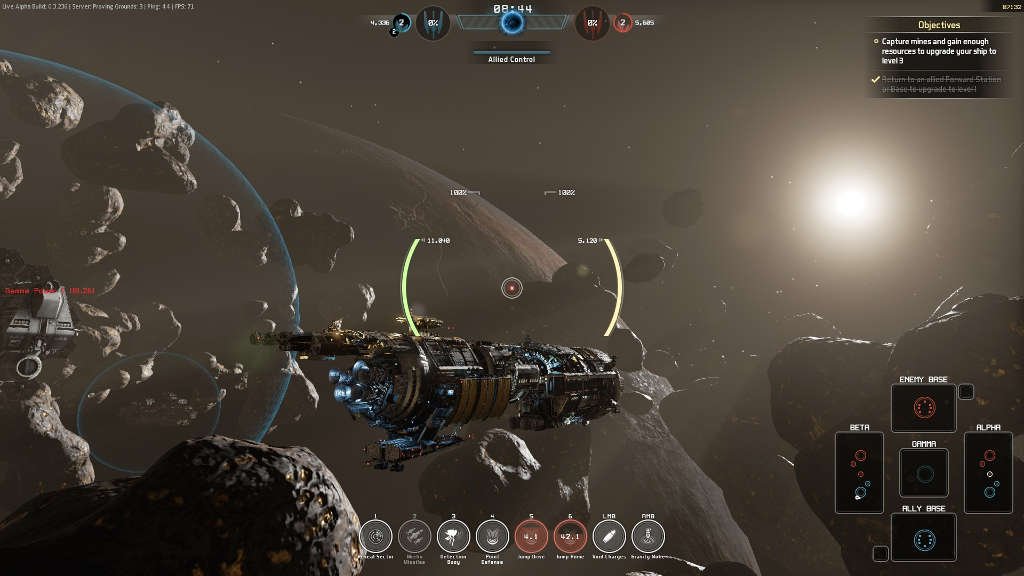The image size is (1024, 576).
Task: Pick the Ally Base sector on the map
Action: (923, 537)
